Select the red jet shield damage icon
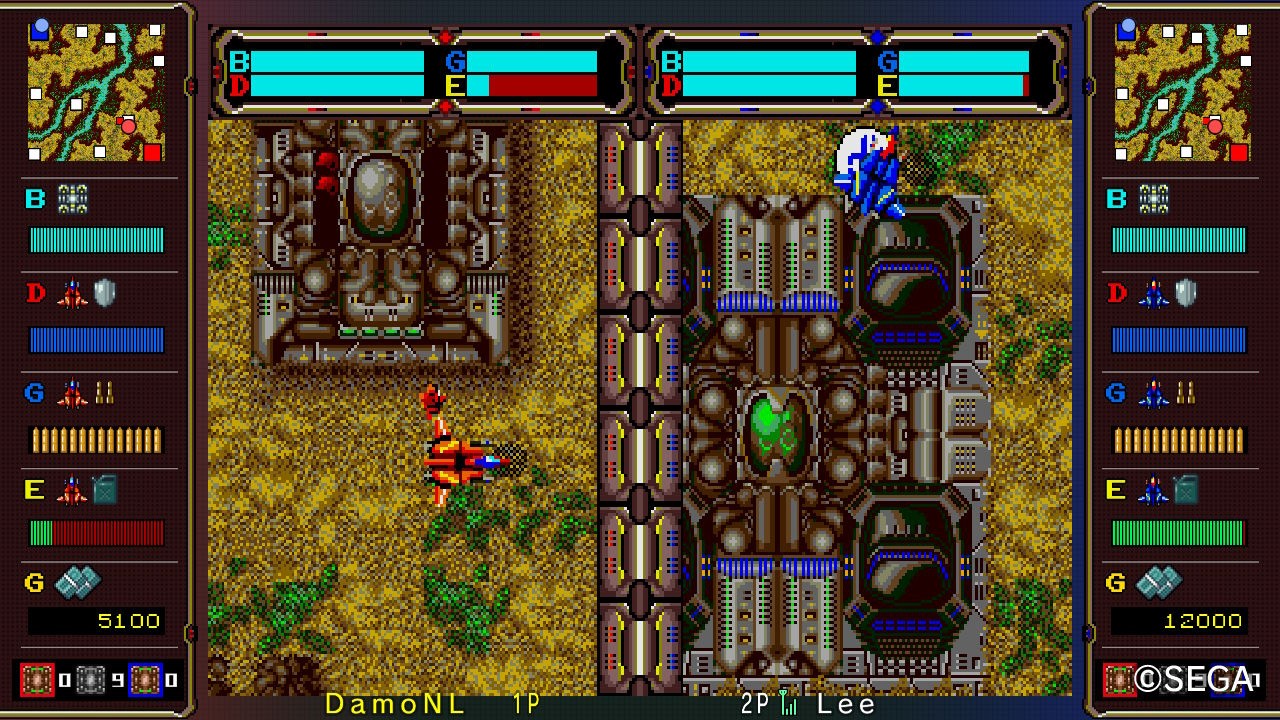The width and height of the screenshot is (1280, 720). (x=88, y=294)
